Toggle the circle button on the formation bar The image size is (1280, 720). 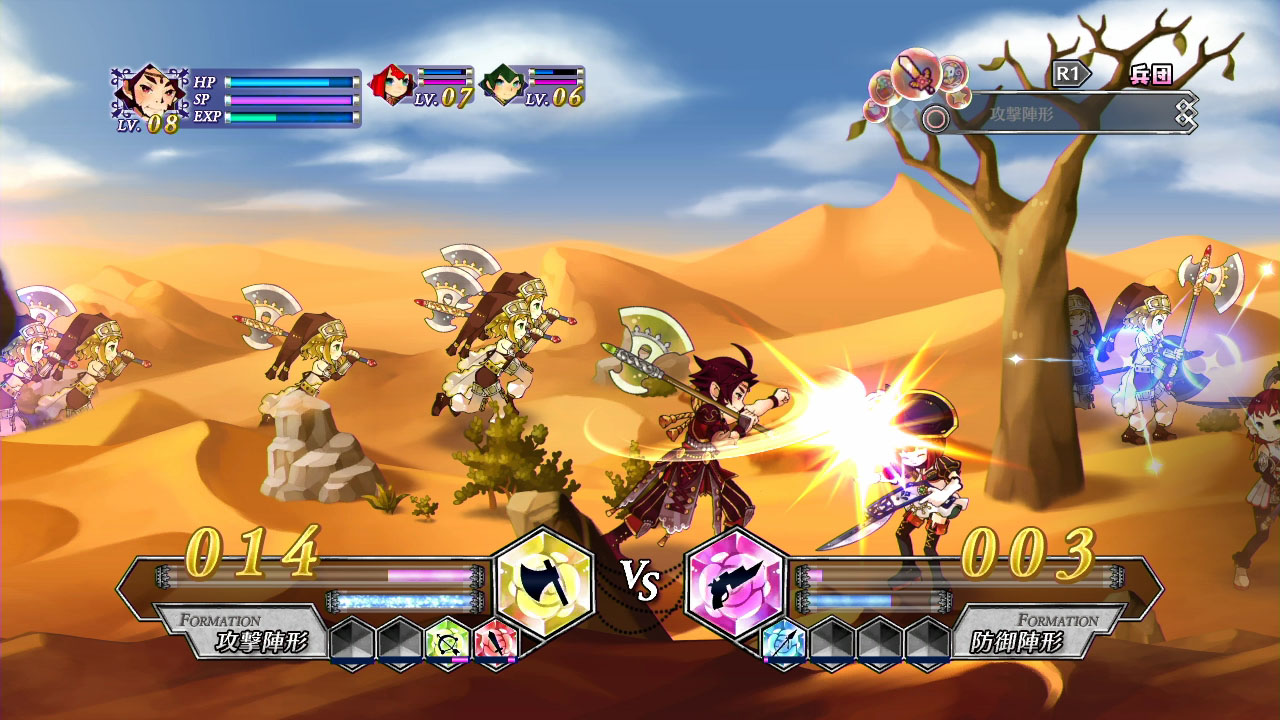(x=934, y=117)
